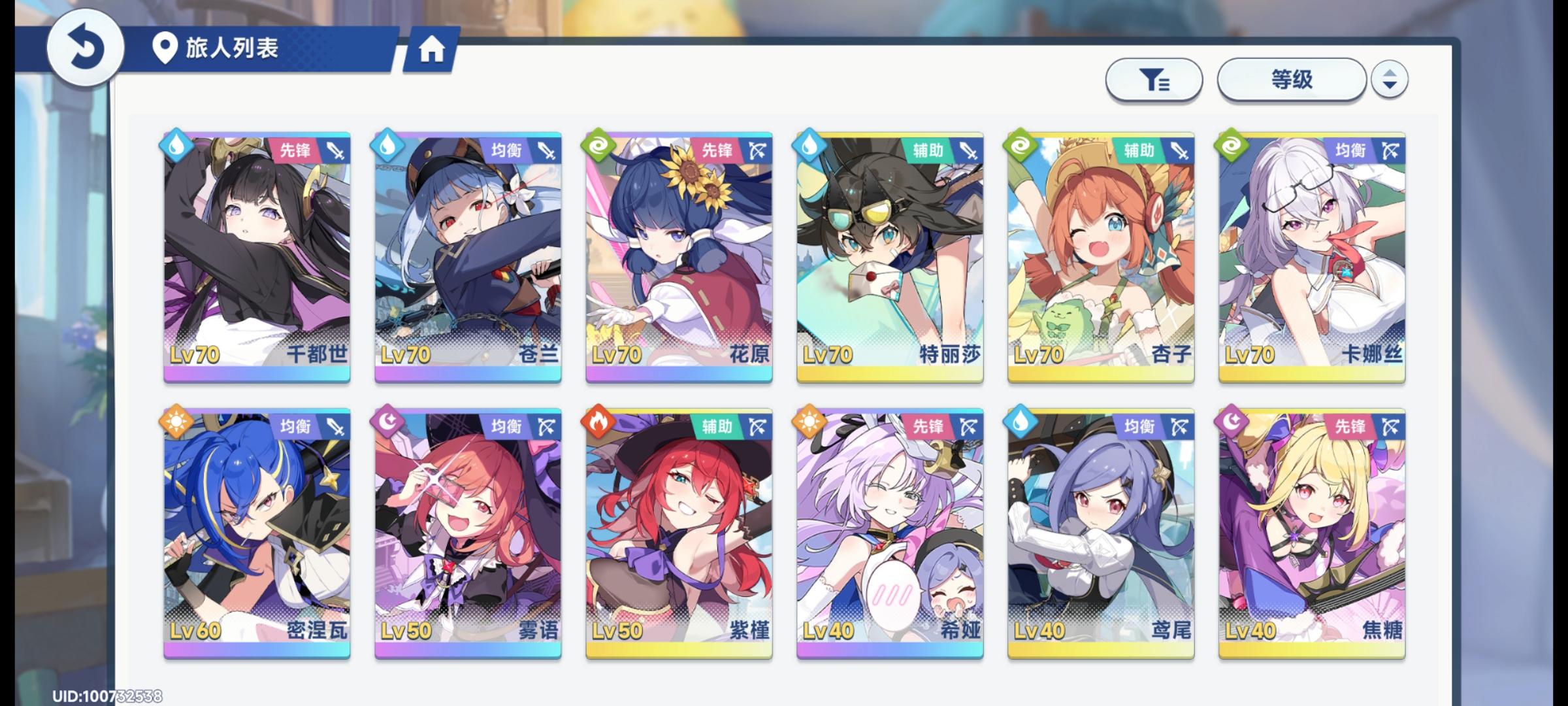Viewport: 1568px width, 706px height.
Task: Tap the back arrow in the top left
Action: pos(85,47)
